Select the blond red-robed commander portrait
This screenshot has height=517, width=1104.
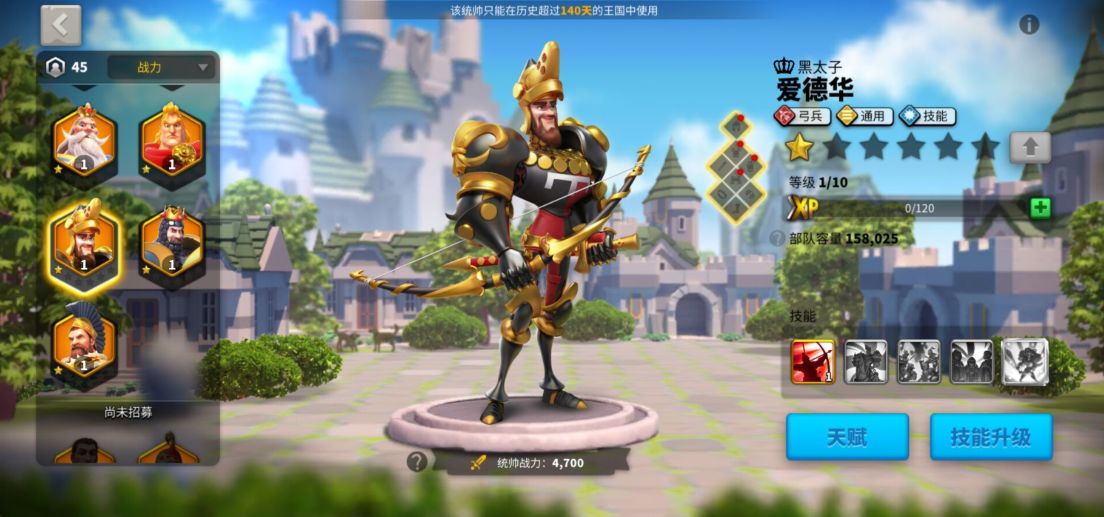(x=172, y=141)
